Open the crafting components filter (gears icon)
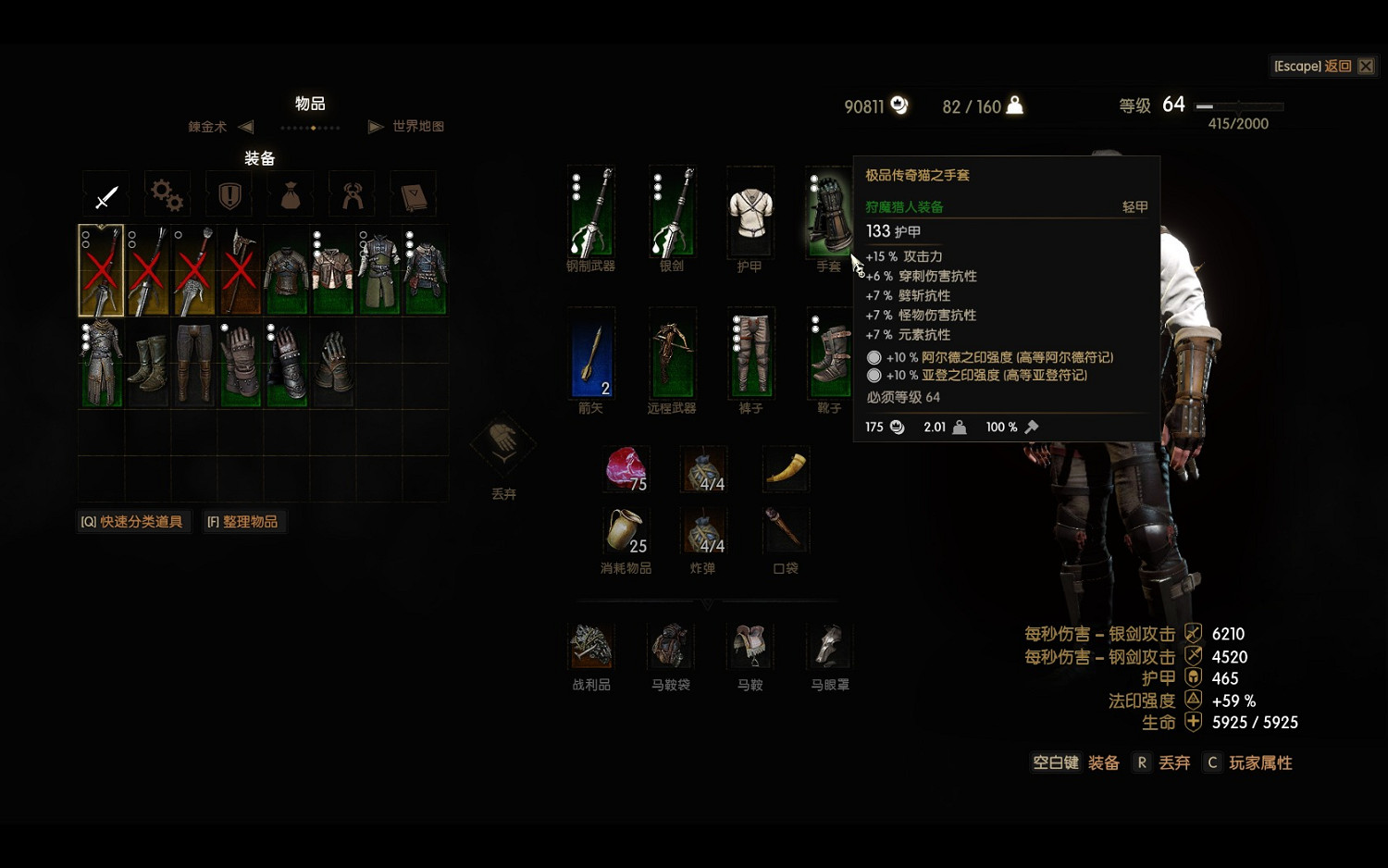 tap(167, 194)
